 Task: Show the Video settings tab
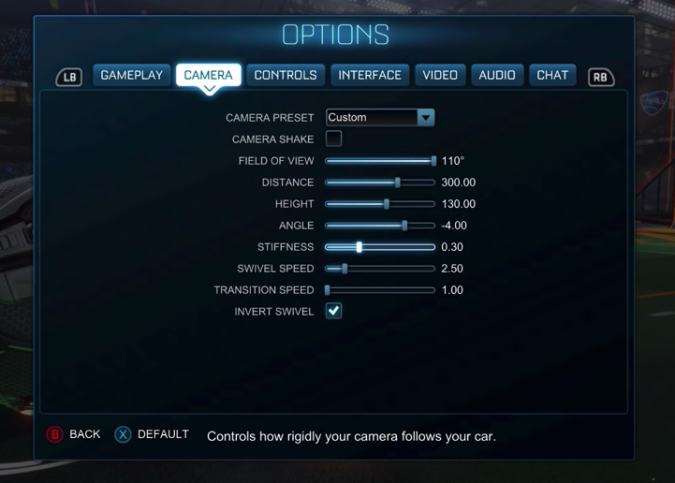click(x=440, y=75)
